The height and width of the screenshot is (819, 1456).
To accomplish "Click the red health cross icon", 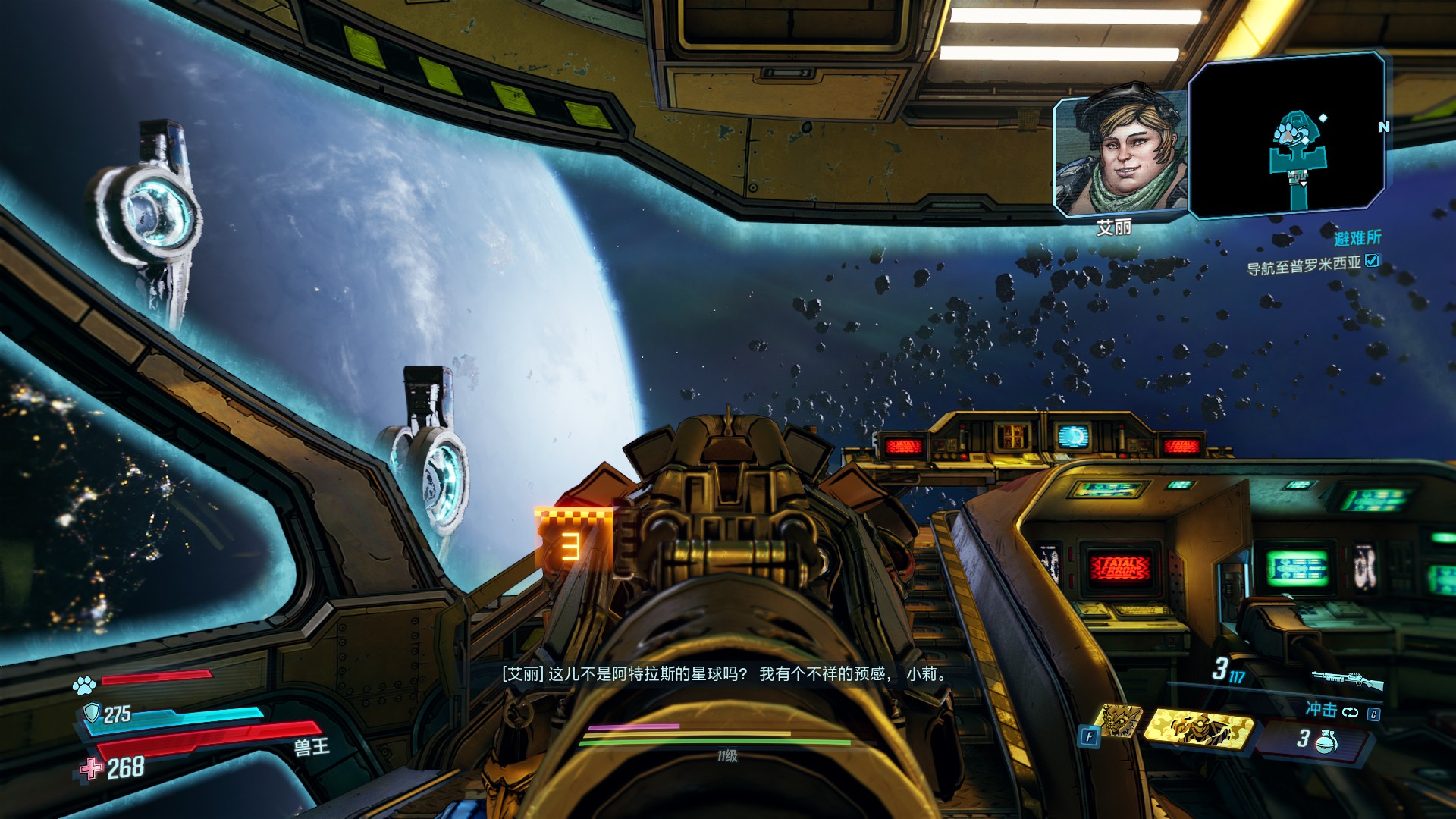I will point(91,769).
